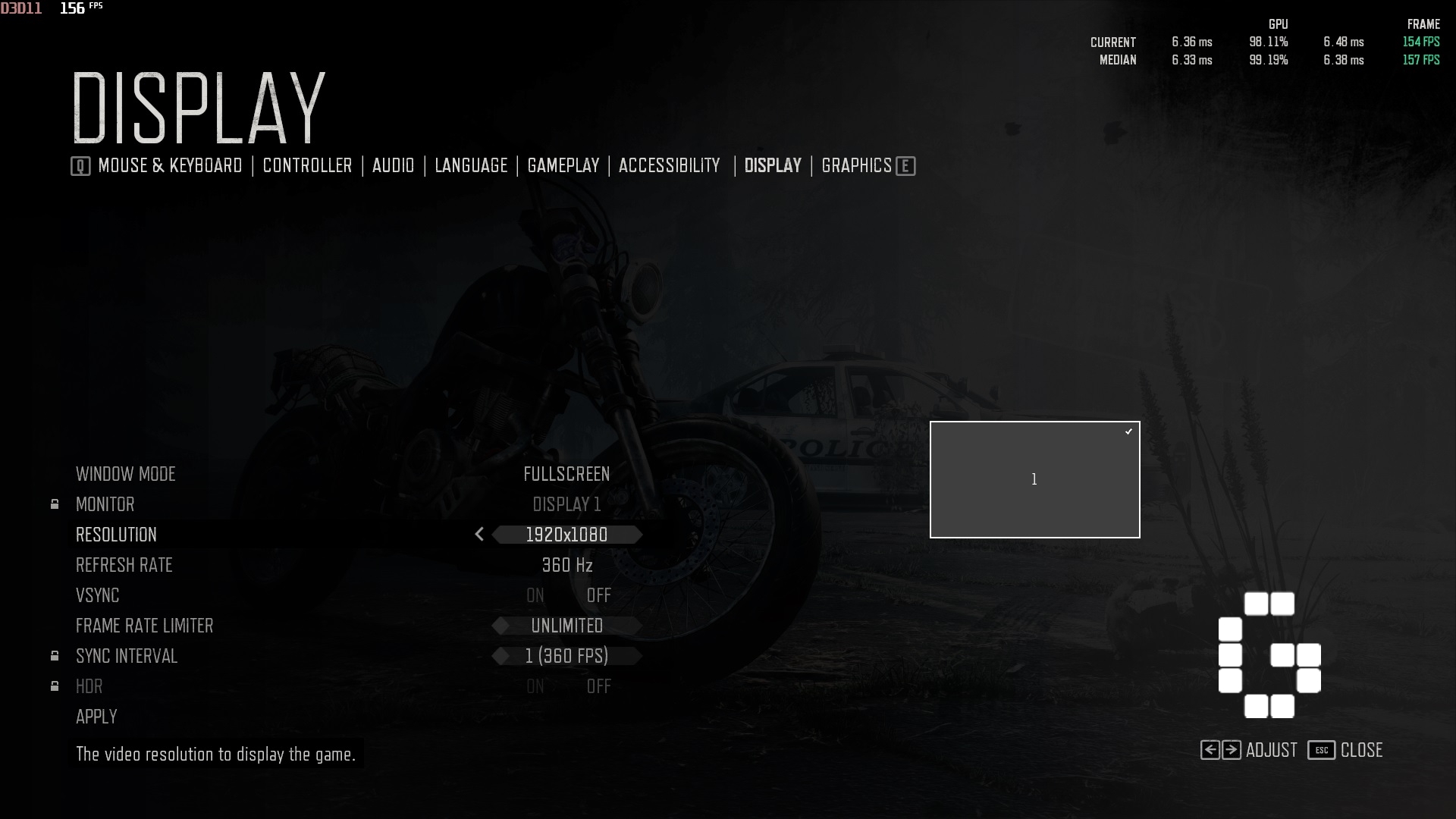Click the lock icon beside HDR
The width and height of the screenshot is (1456, 819).
coord(54,686)
